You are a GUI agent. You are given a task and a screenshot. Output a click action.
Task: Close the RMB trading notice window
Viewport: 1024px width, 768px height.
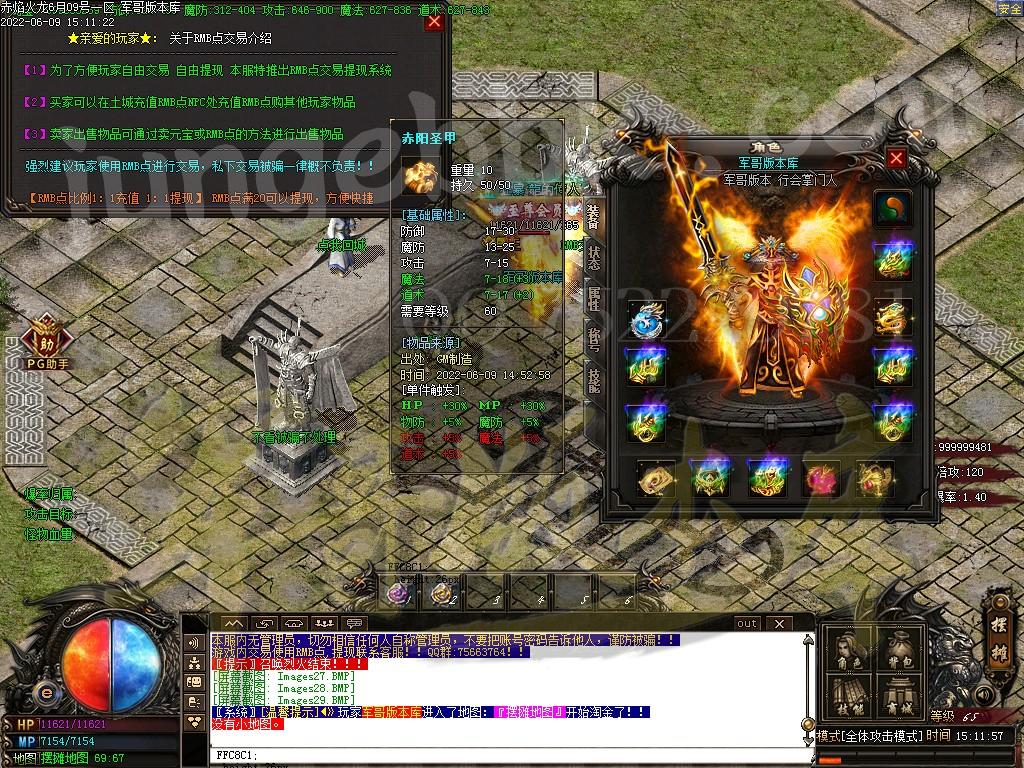pyautogui.click(x=434, y=21)
